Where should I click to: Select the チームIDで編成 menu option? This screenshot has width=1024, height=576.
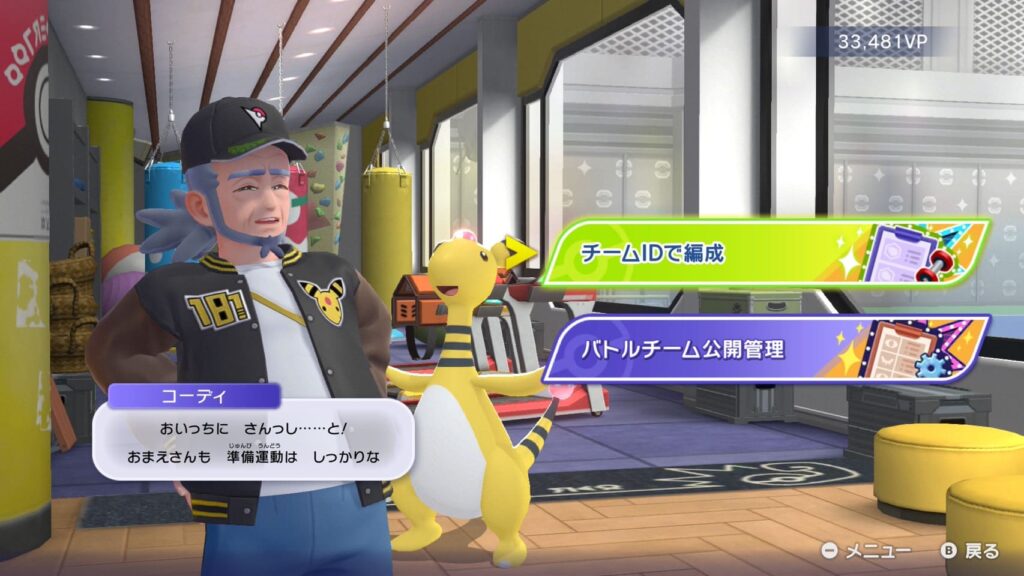[x=760, y=253]
